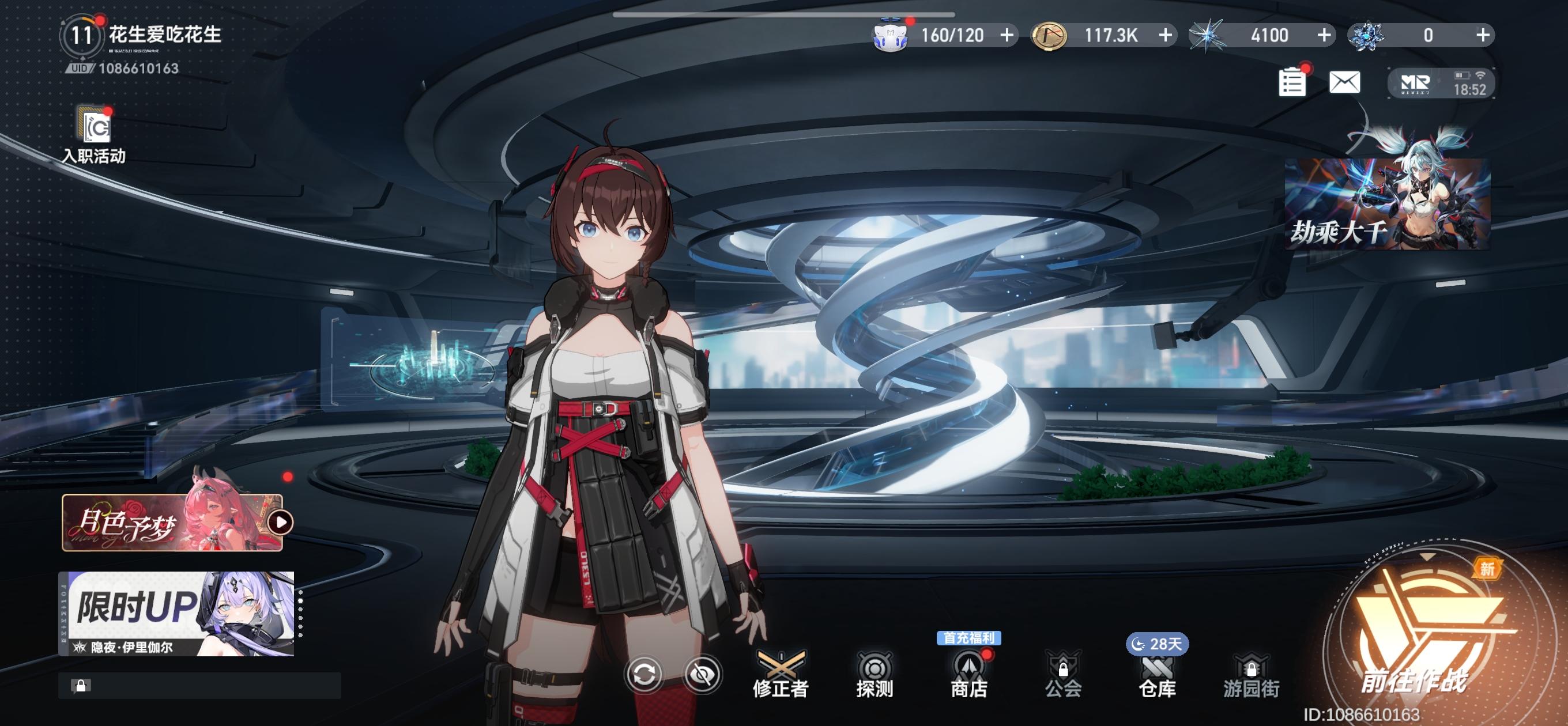This screenshot has height=726, width=1568.
Task: Click the locked chat bar
Action: tap(199, 686)
